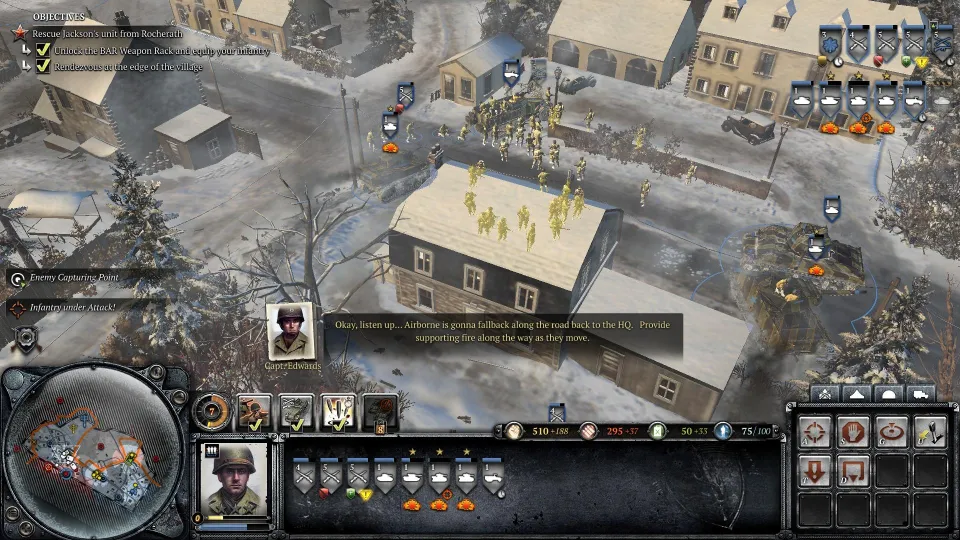This screenshot has width=960, height=540.
Task: Use the locked commander ability costing 8
Action: 381,412
